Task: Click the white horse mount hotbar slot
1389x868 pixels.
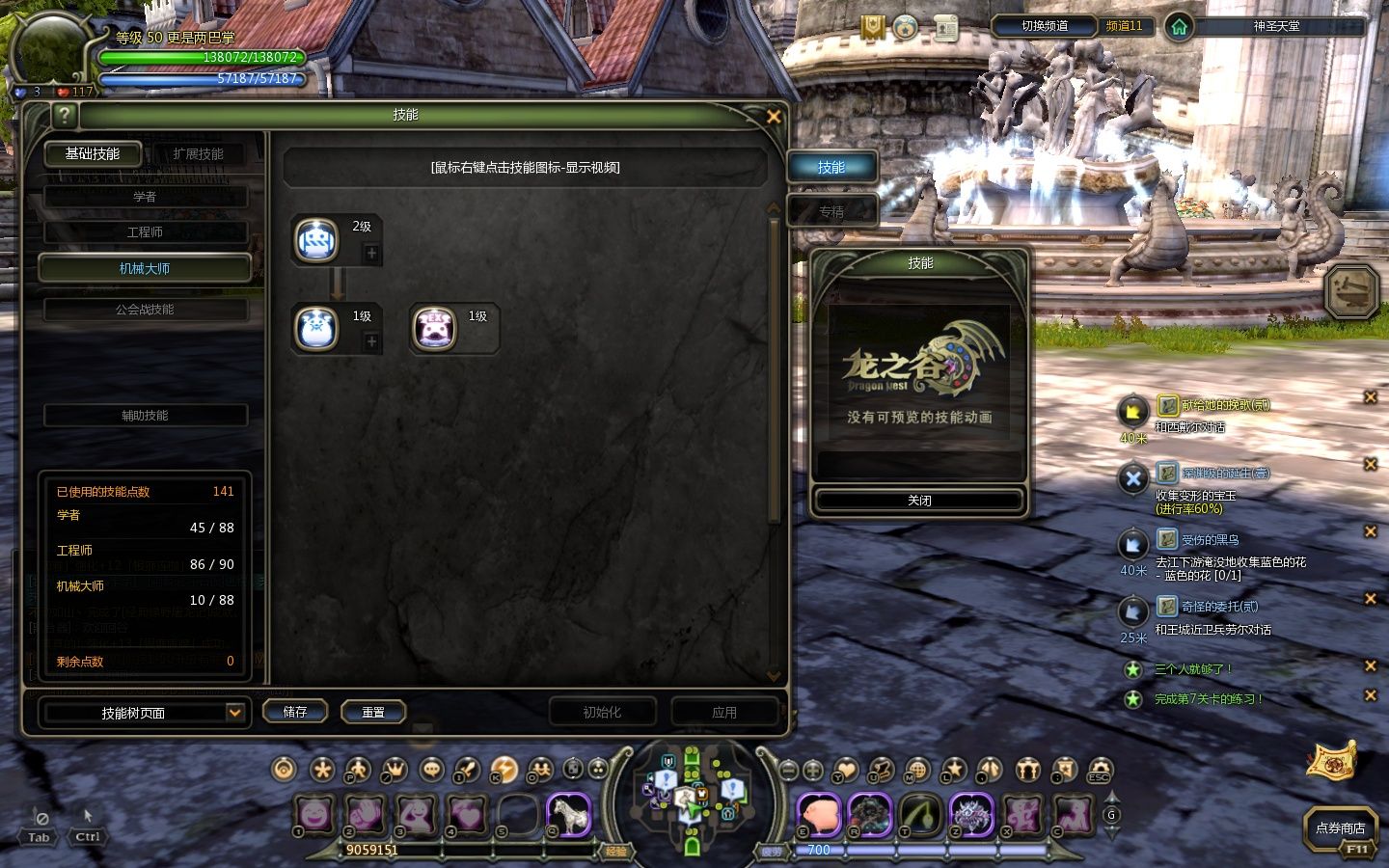Action: pos(569,815)
